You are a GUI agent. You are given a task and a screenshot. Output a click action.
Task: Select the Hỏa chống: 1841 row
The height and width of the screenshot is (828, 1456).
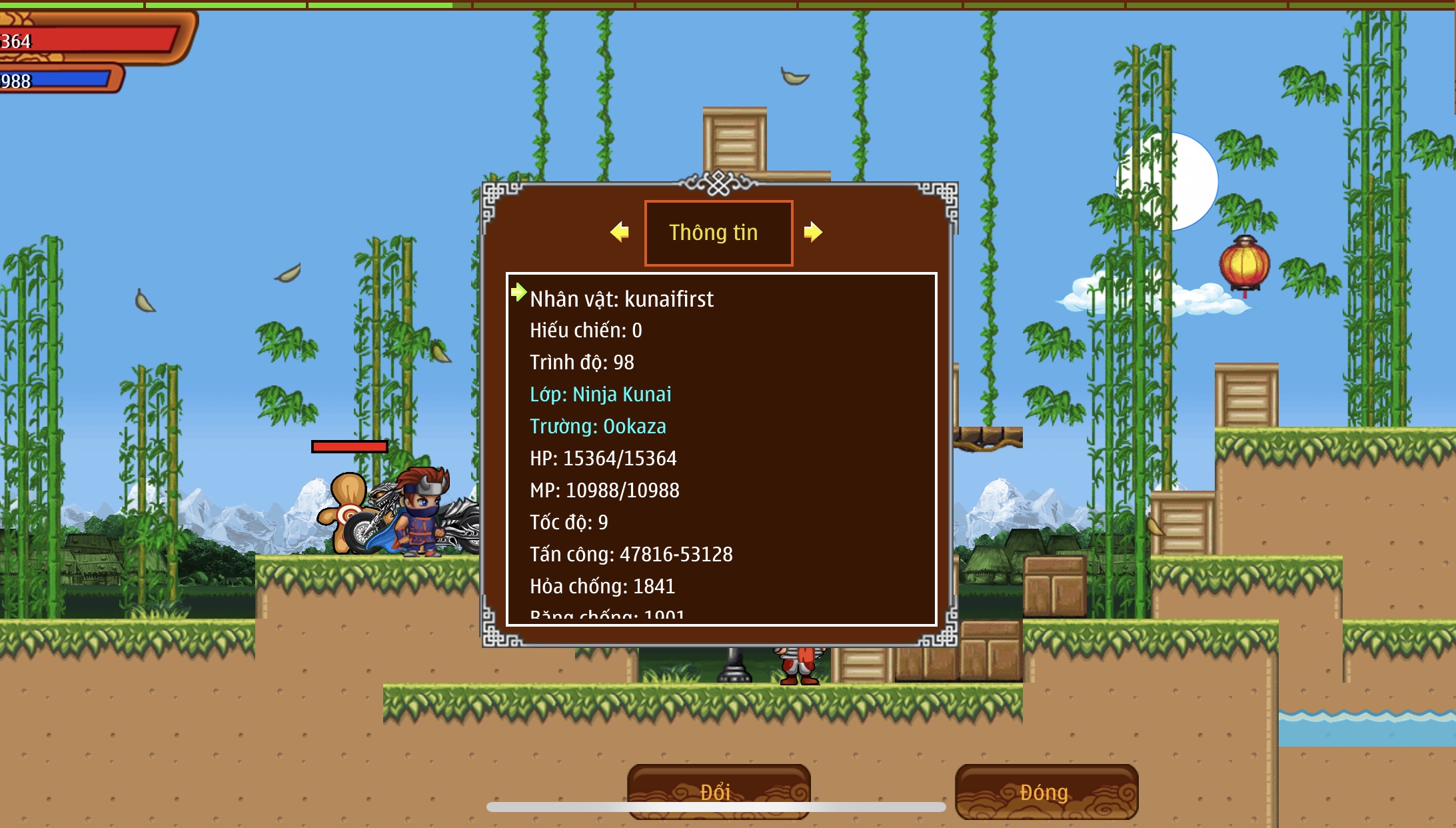tap(602, 586)
